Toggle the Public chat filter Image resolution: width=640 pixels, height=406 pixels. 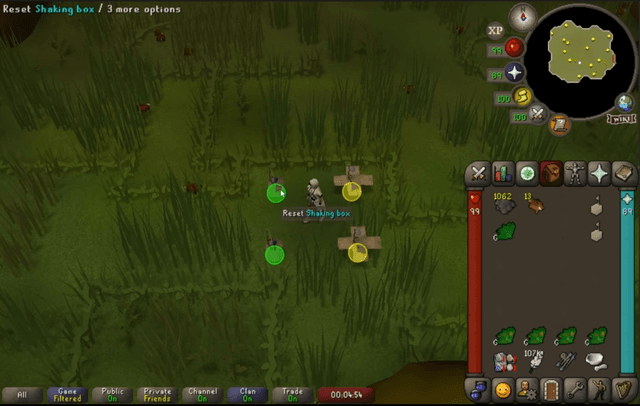tap(114, 395)
